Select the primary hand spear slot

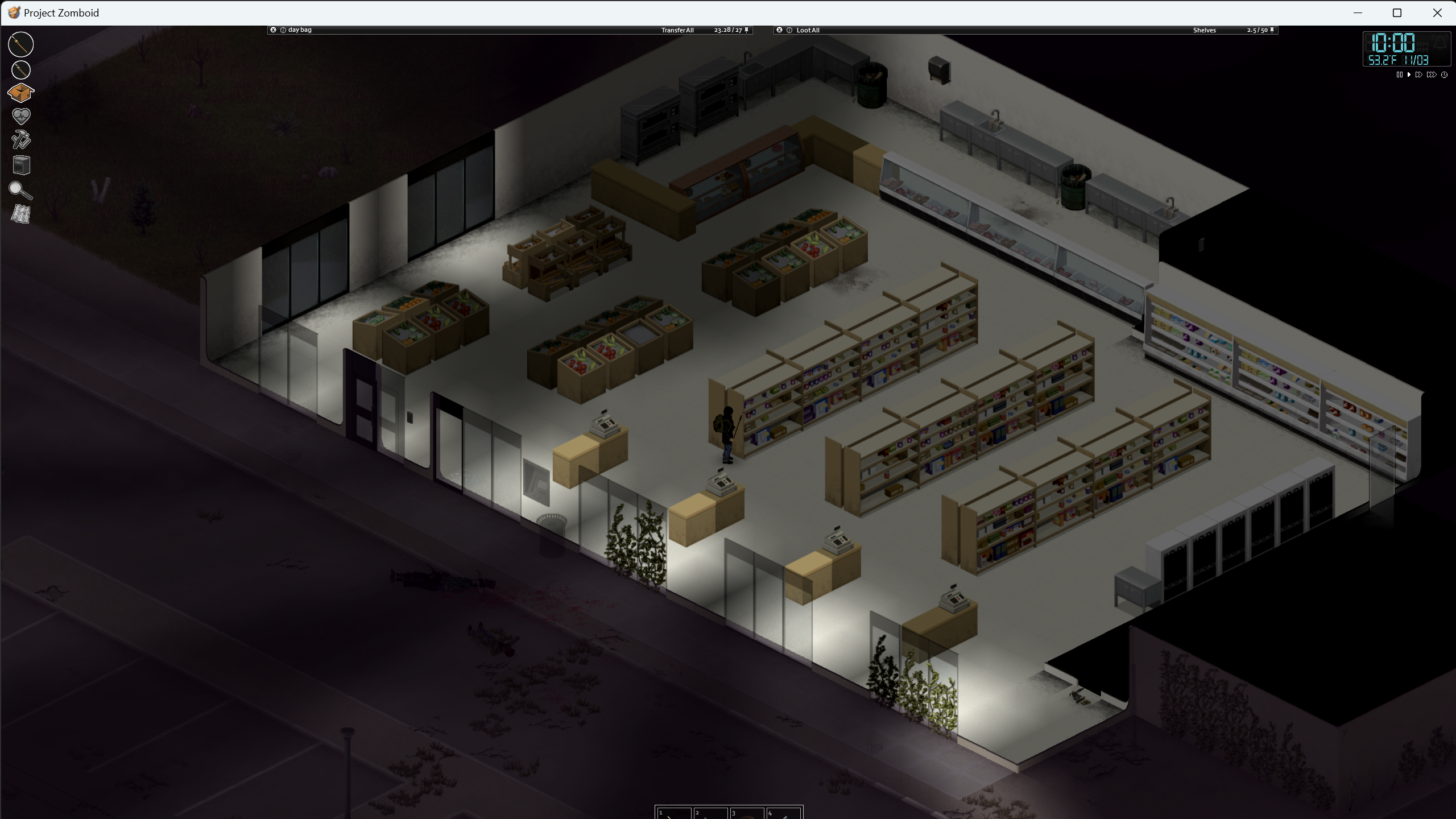(x=21, y=44)
